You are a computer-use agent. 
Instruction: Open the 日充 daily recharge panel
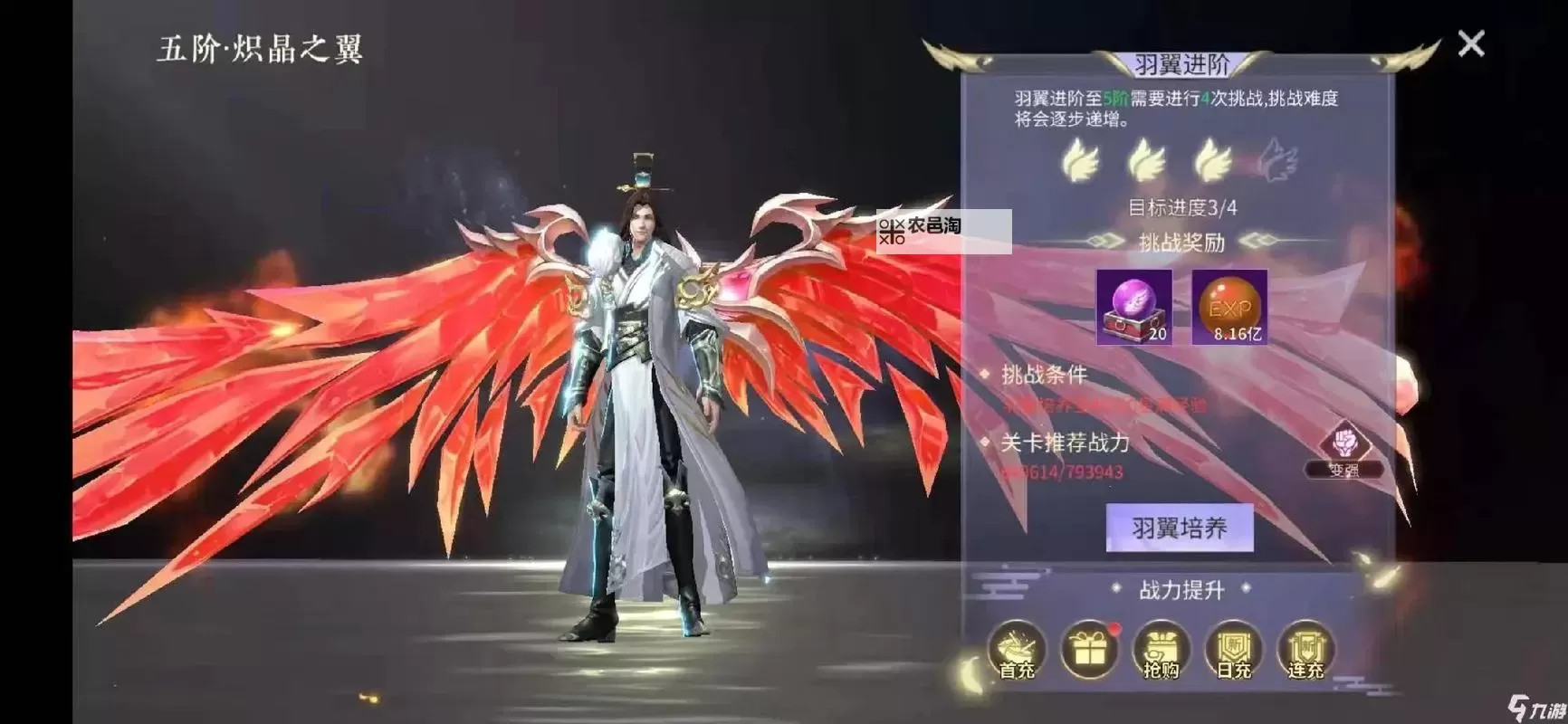pos(1234,650)
